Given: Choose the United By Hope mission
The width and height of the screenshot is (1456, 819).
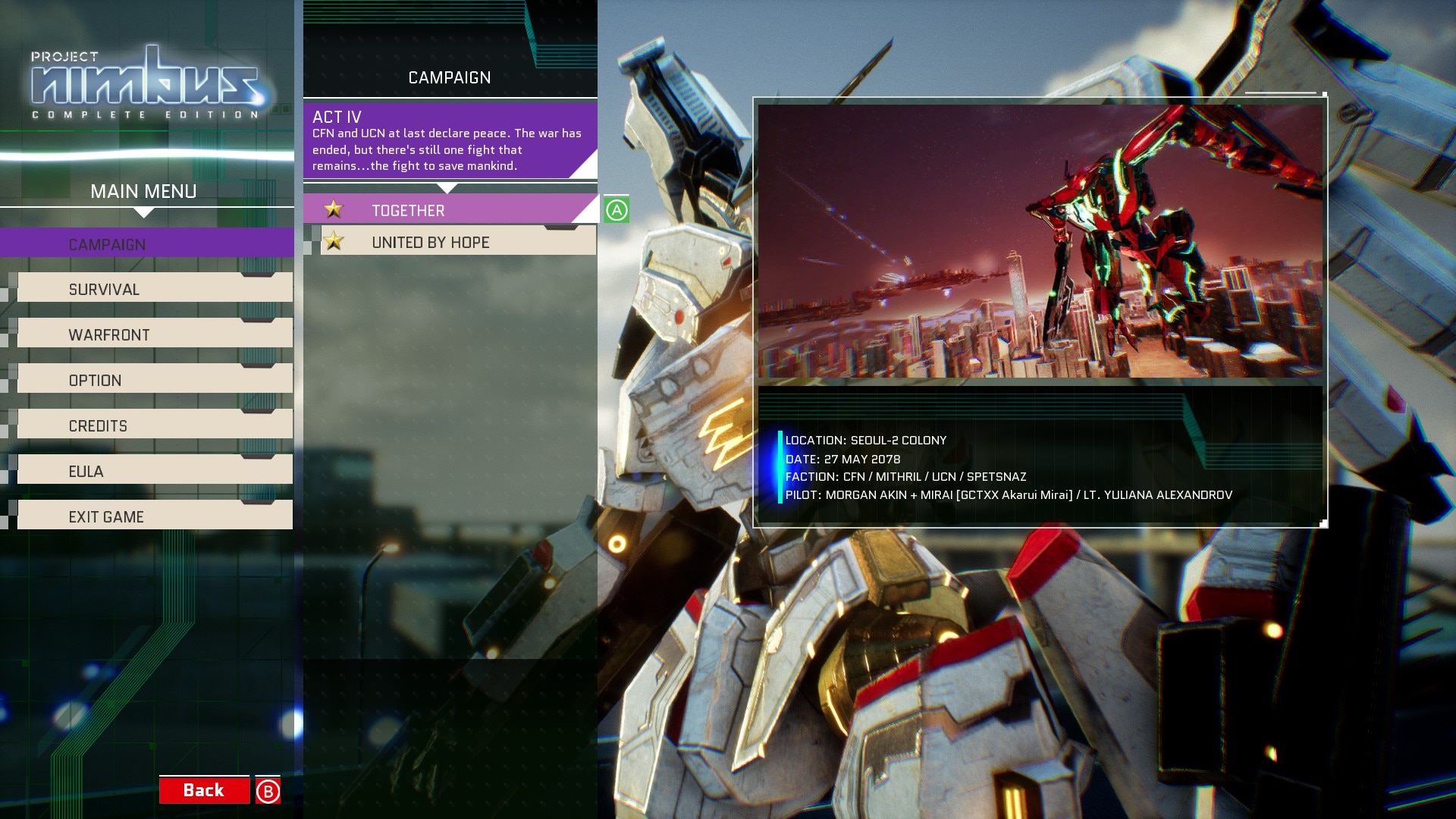Looking at the screenshot, I should tap(457, 242).
